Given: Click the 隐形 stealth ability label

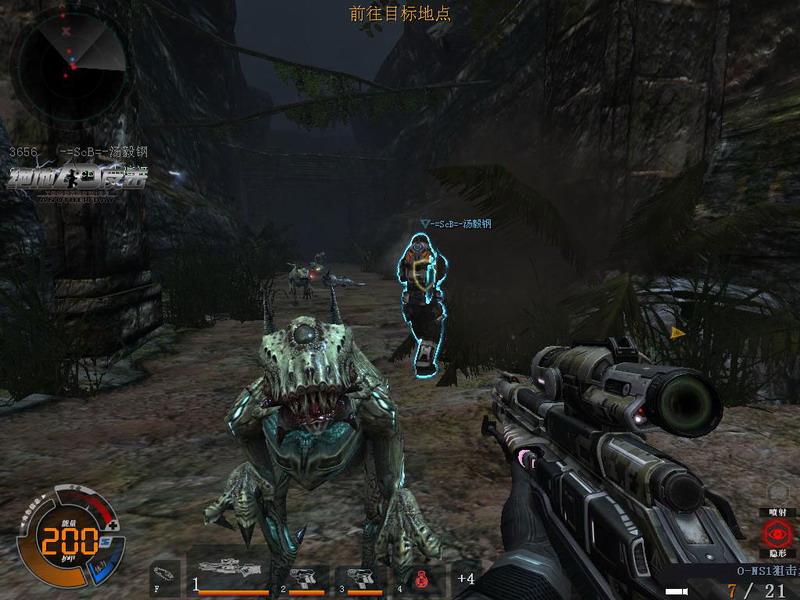Looking at the screenshot, I should click(x=777, y=553).
